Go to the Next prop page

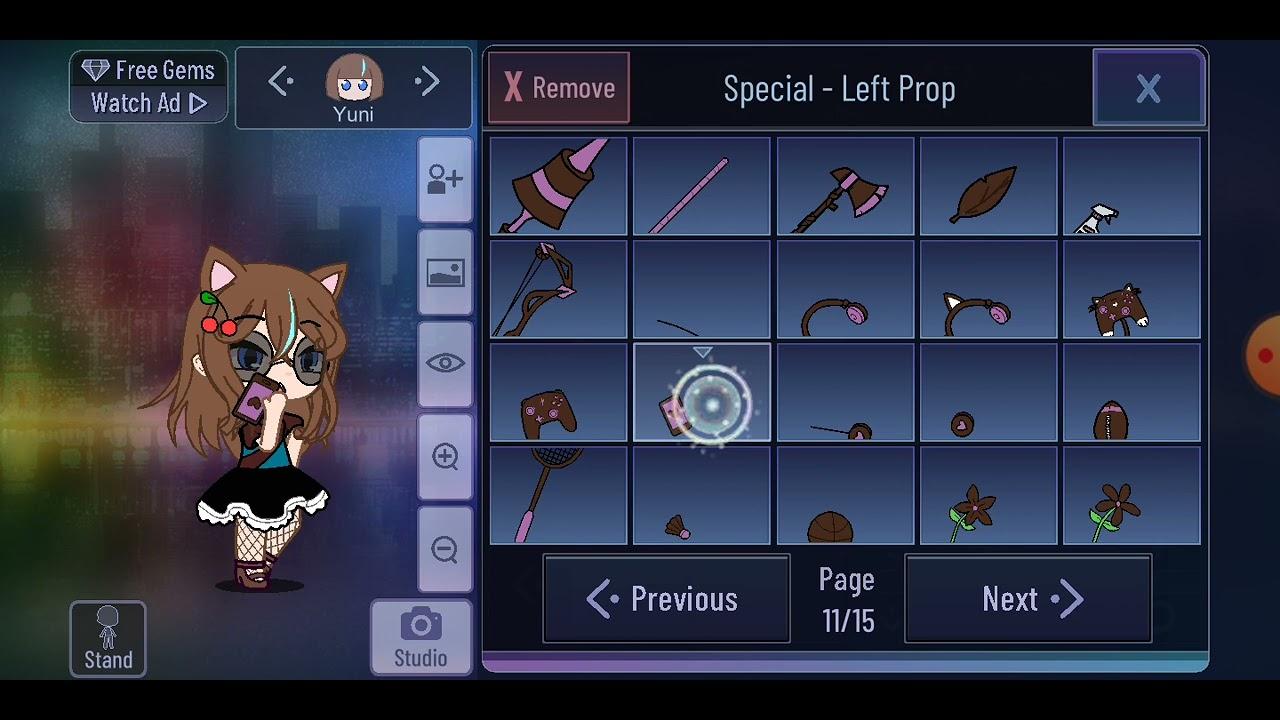coord(1028,598)
